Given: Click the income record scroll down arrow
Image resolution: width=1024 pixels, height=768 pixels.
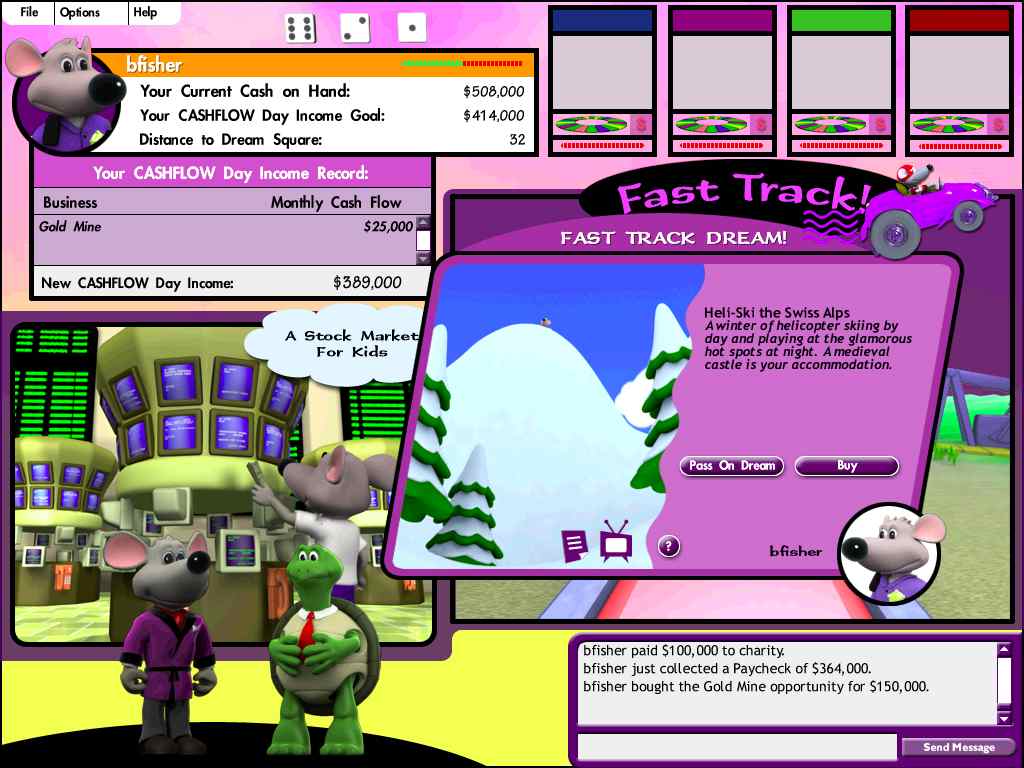Looking at the screenshot, I should tap(423, 258).
